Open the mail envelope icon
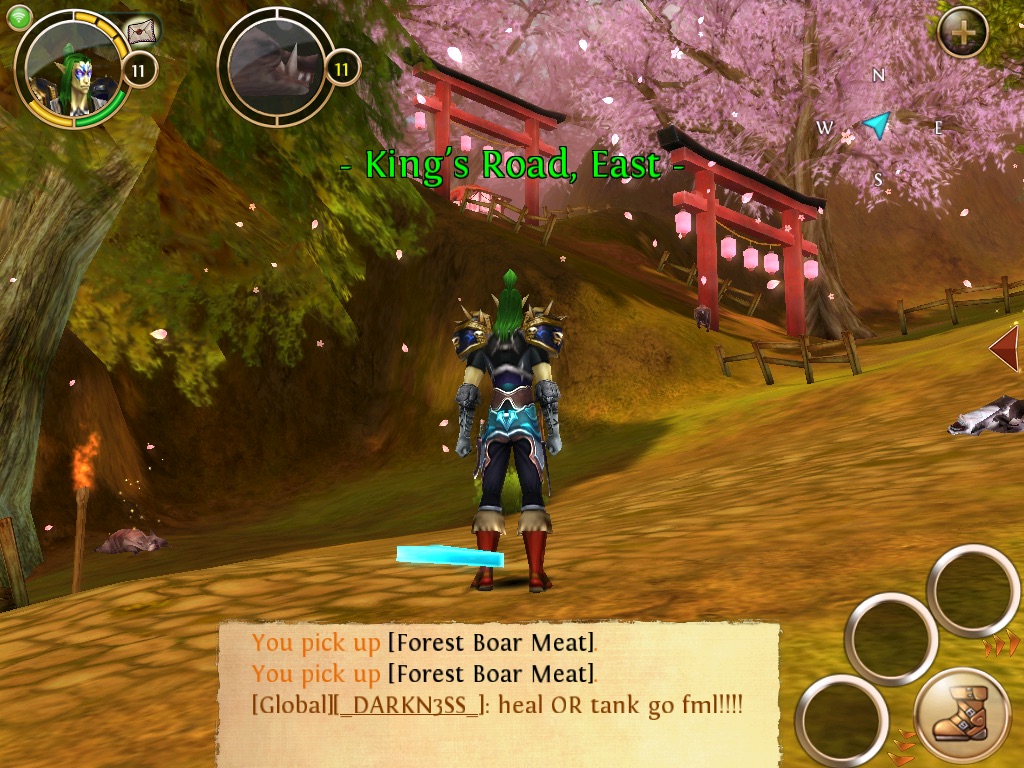 pyautogui.click(x=143, y=31)
